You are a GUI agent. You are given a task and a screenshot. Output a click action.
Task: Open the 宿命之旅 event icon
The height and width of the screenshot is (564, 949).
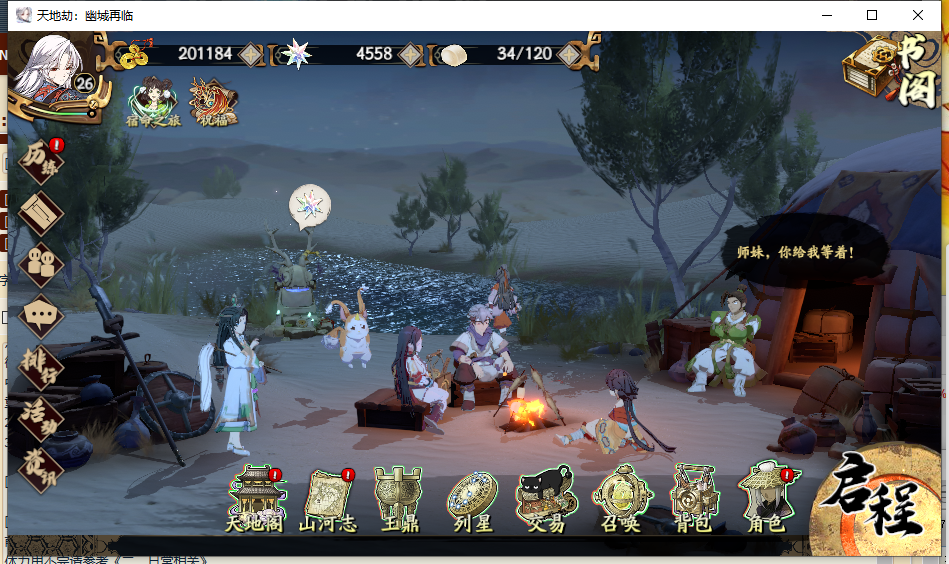(x=153, y=103)
